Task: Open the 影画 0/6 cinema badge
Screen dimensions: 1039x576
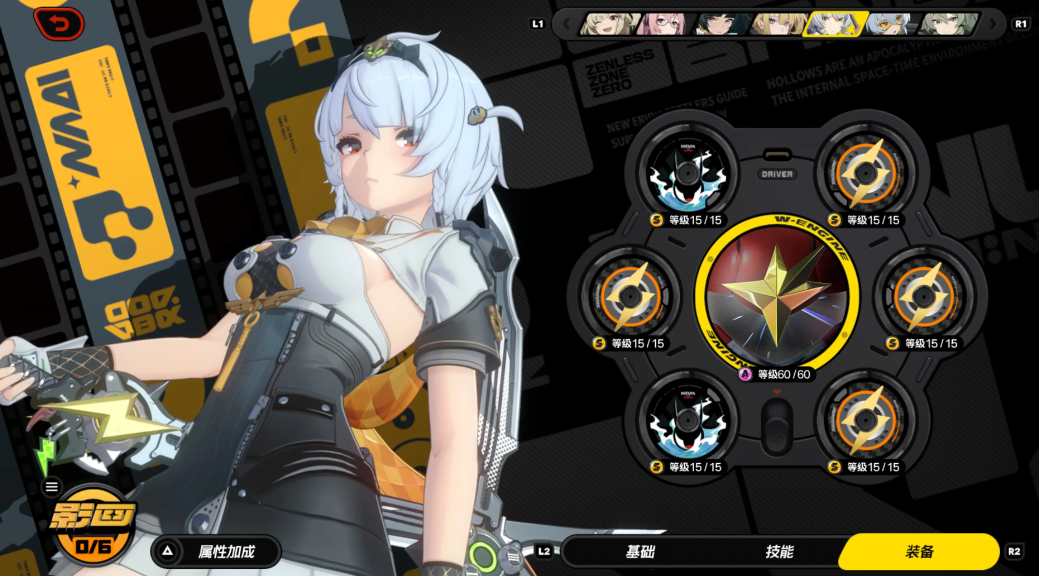Action: [x=96, y=524]
